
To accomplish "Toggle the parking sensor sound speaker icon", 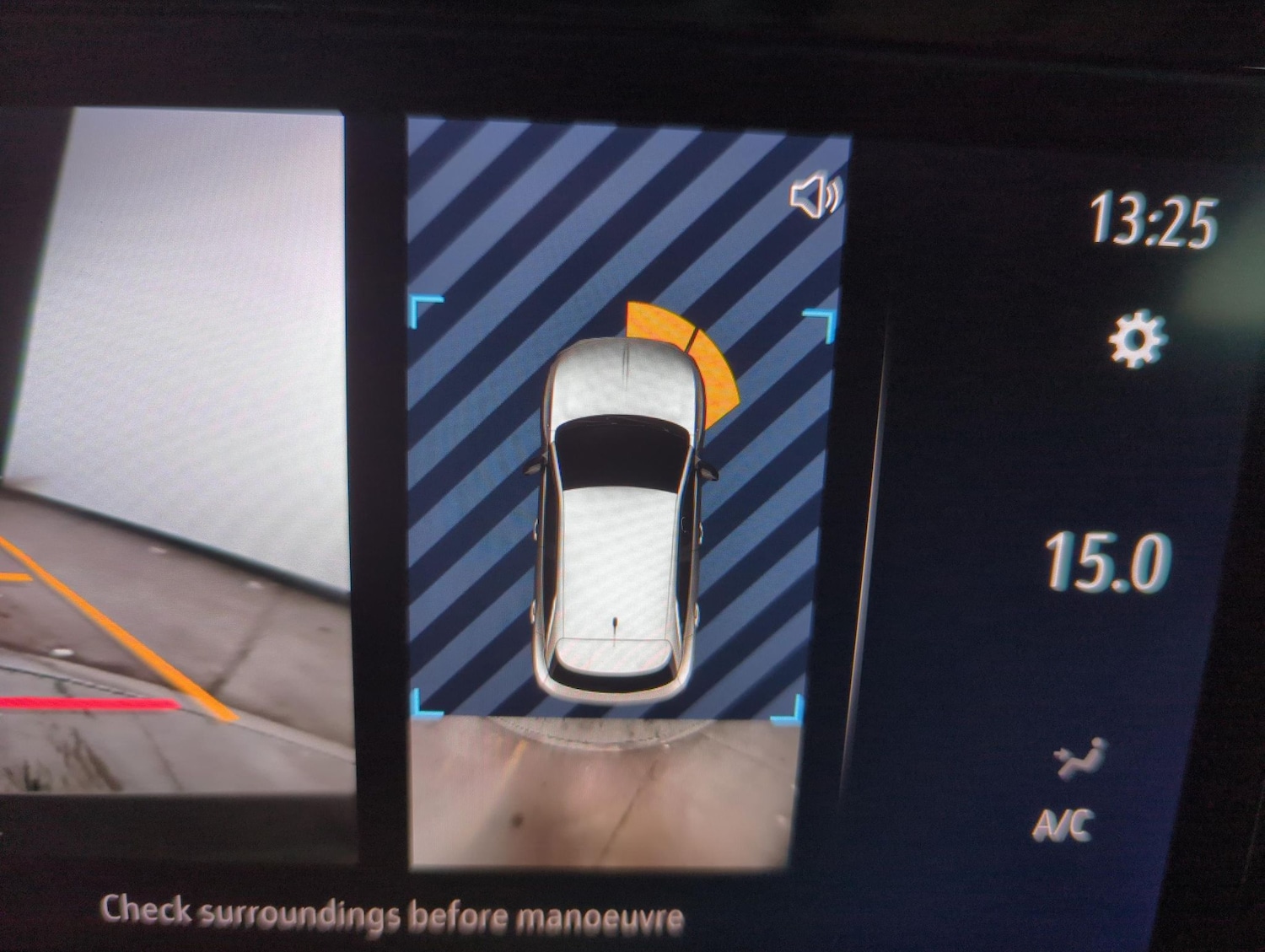I will pos(814,198).
